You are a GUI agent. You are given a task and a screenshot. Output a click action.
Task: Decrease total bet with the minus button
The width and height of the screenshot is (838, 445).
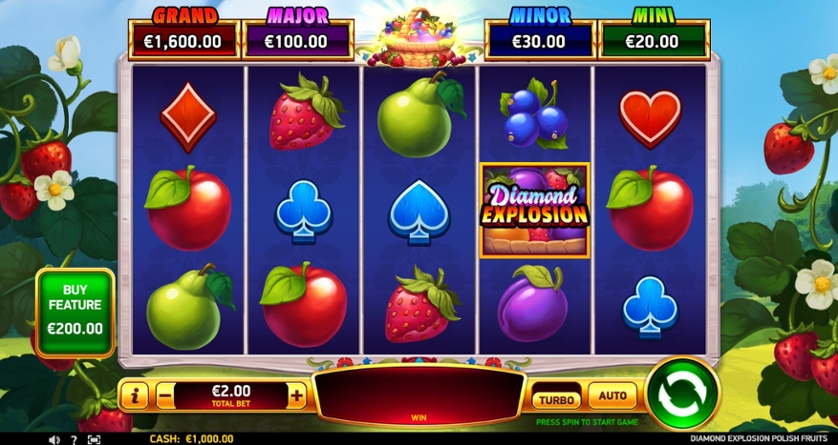pos(165,395)
